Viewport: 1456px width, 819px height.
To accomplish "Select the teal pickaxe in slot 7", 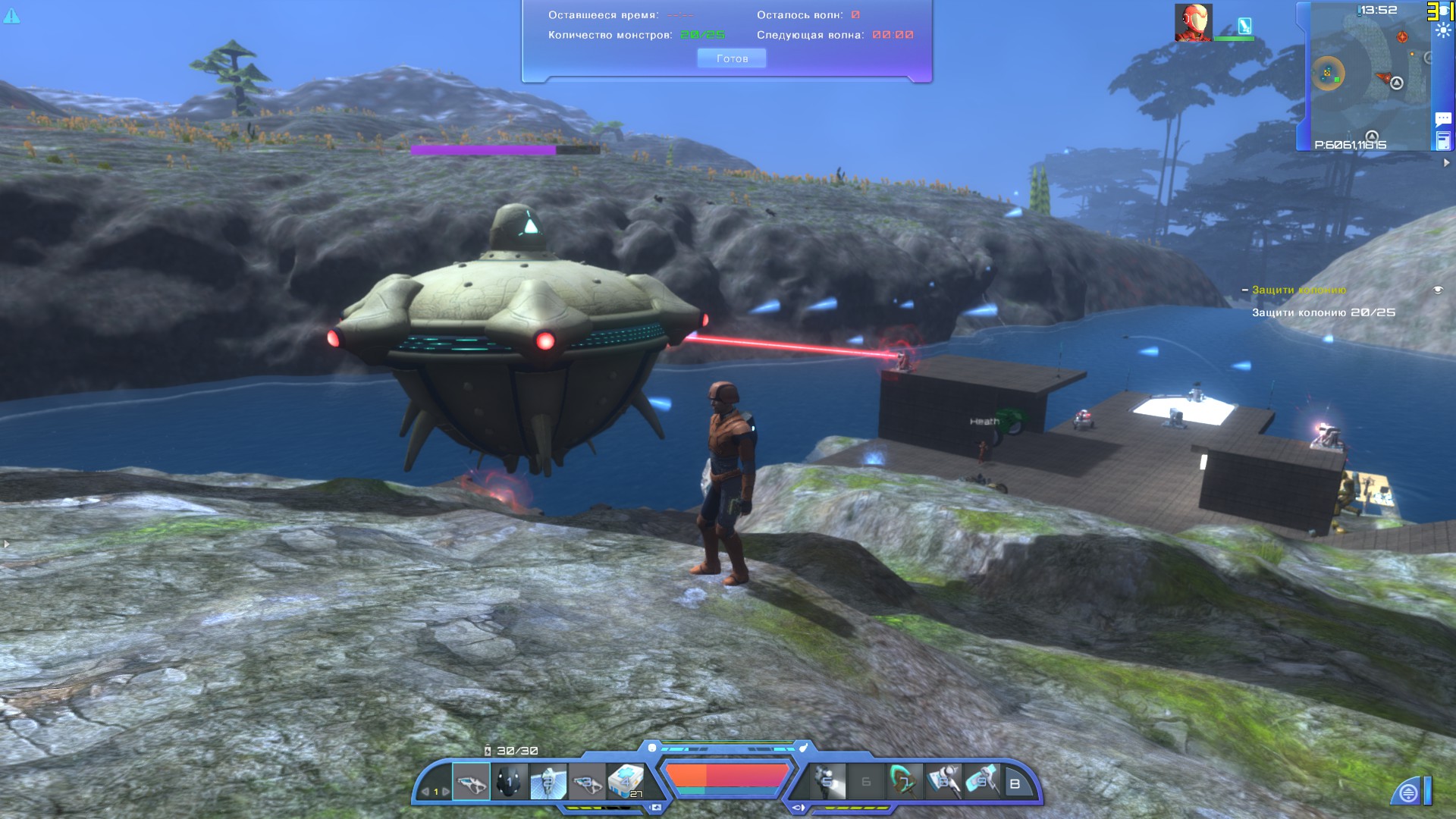I will (x=904, y=781).
